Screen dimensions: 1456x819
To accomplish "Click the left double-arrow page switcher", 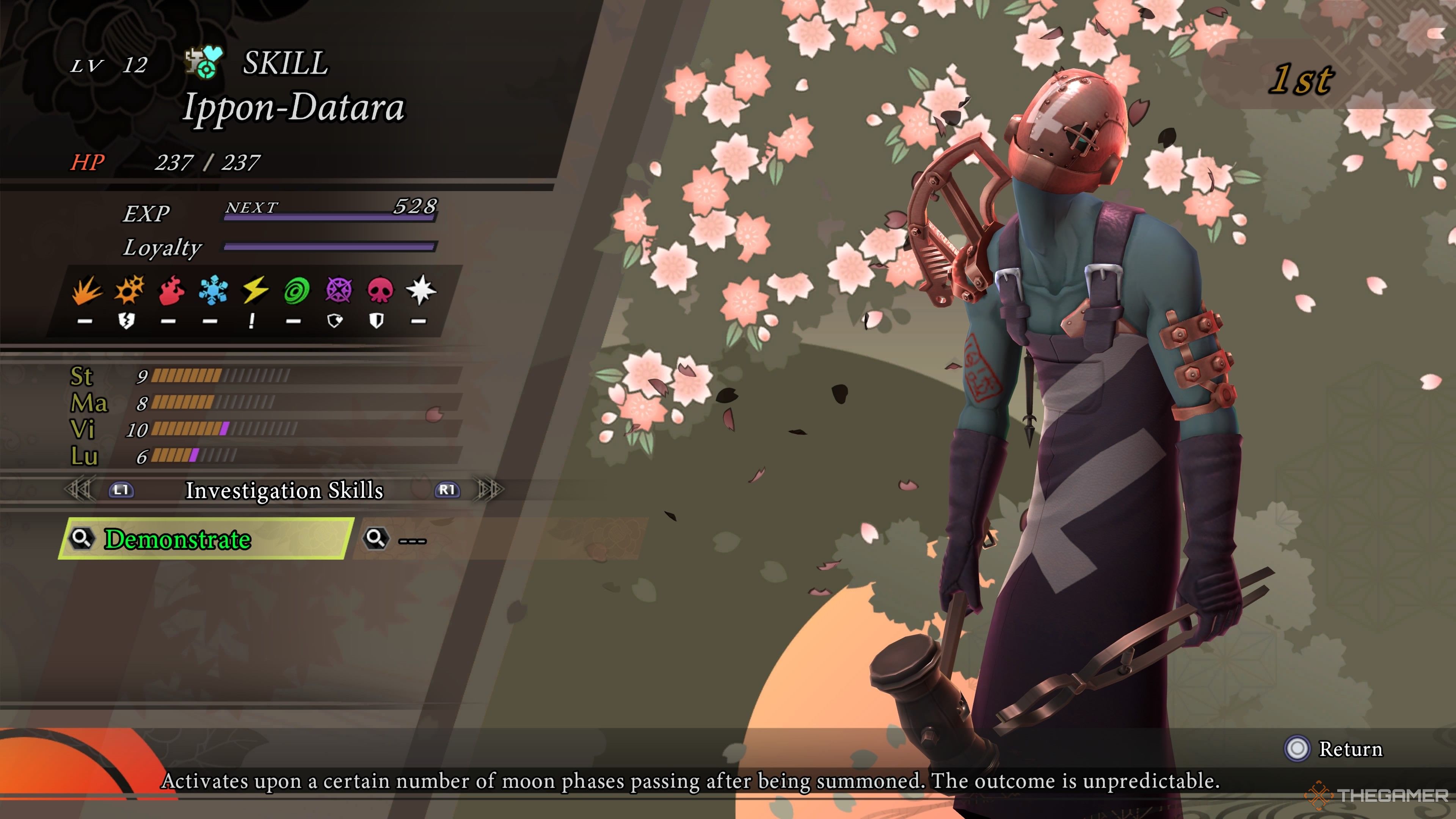I will (79, 490).
